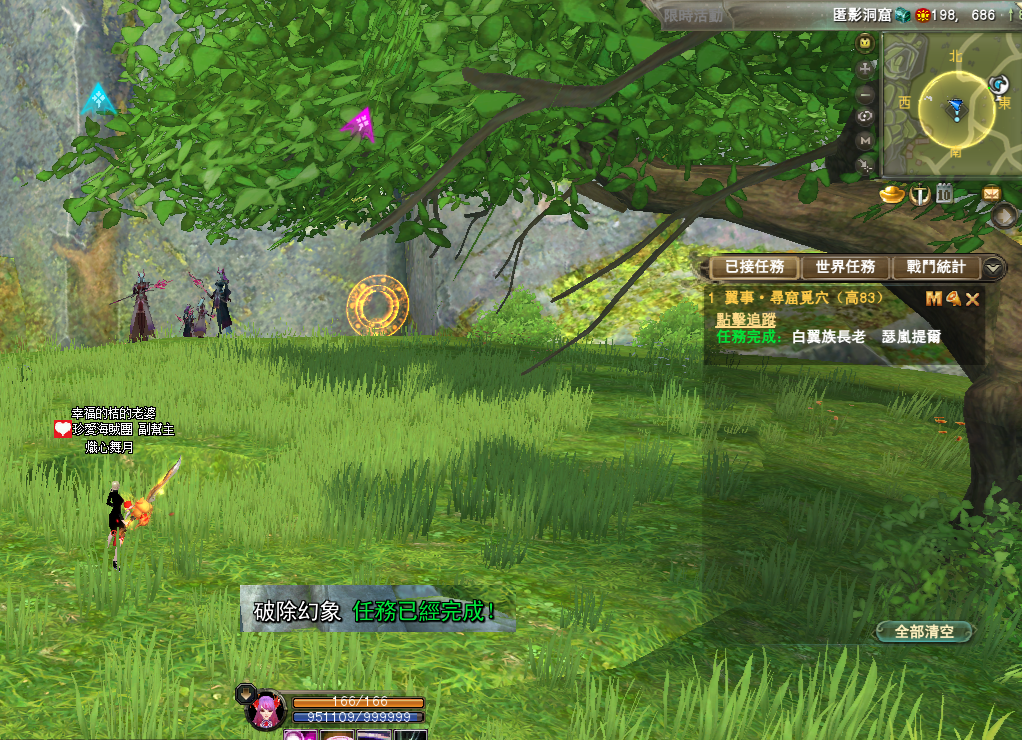
Task: Open the 世界任務 tab
Action: [845, 267]
